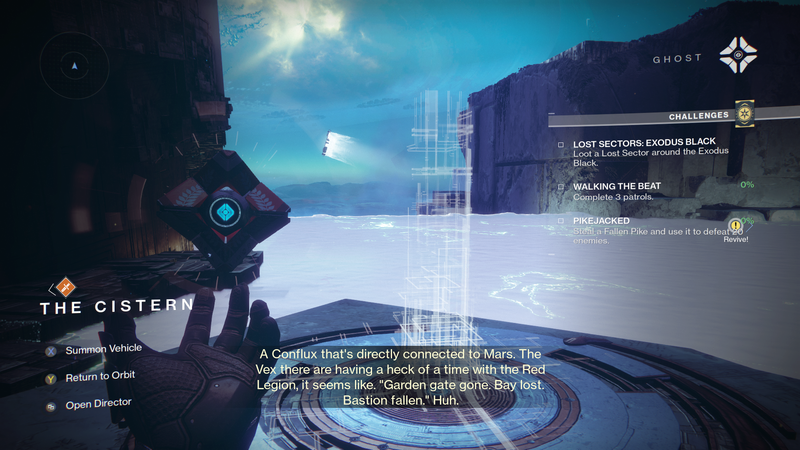Choose Return to Orbit
Image resolution: width=800 pixels, height=450 pixels.
(x=99, y=376)
